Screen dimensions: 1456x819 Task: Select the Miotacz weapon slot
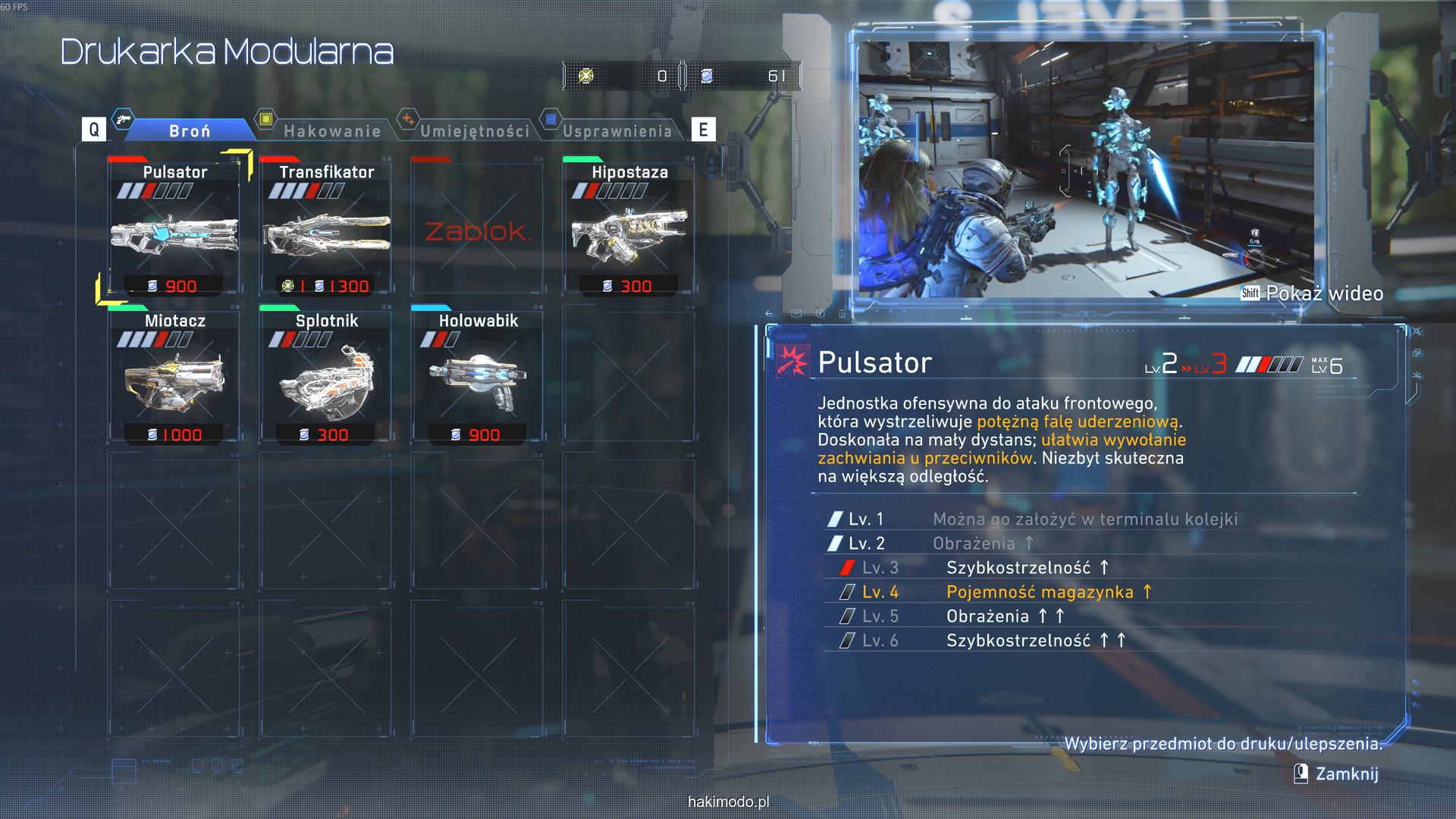coord(174,377)
